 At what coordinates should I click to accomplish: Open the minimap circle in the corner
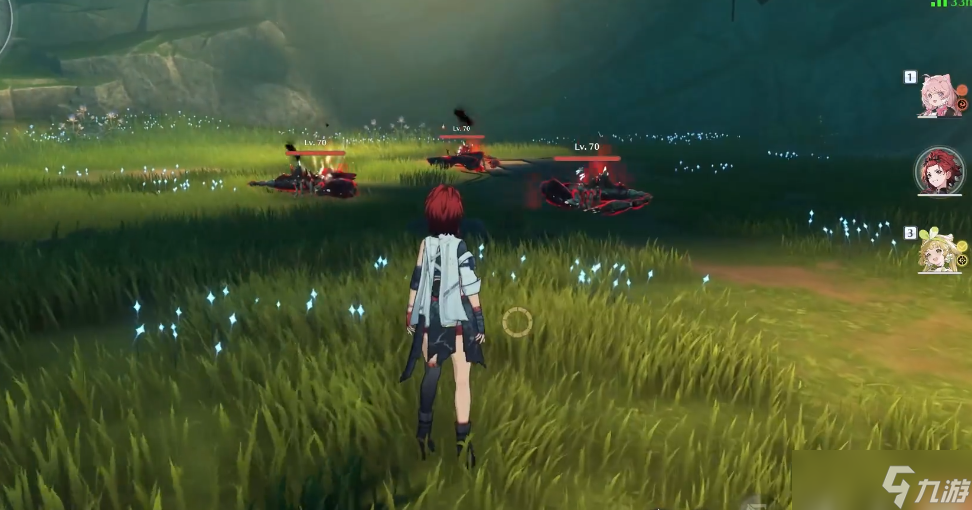coord(5,22)
